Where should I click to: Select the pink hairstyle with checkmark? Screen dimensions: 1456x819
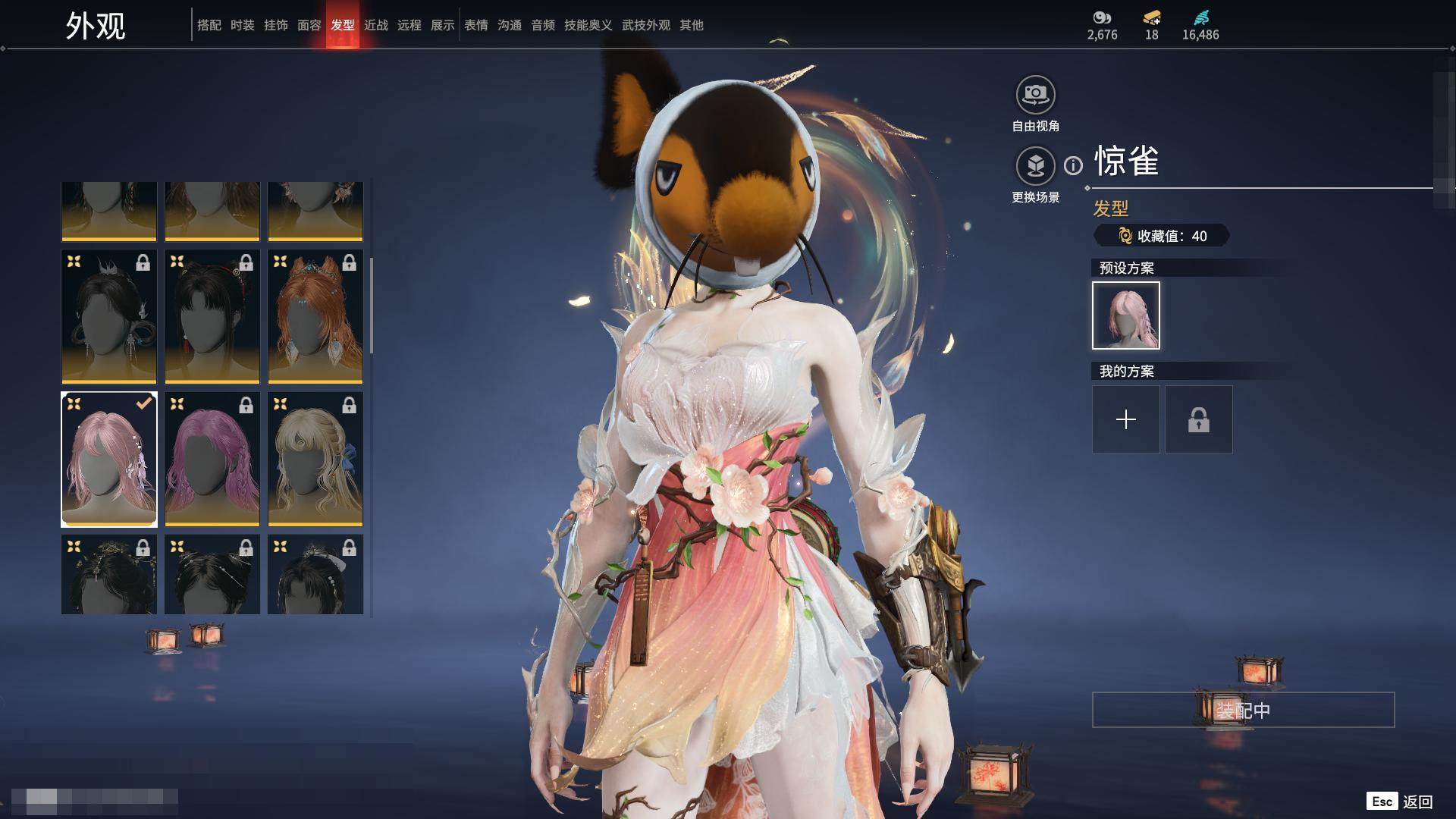tap(109, 459)
